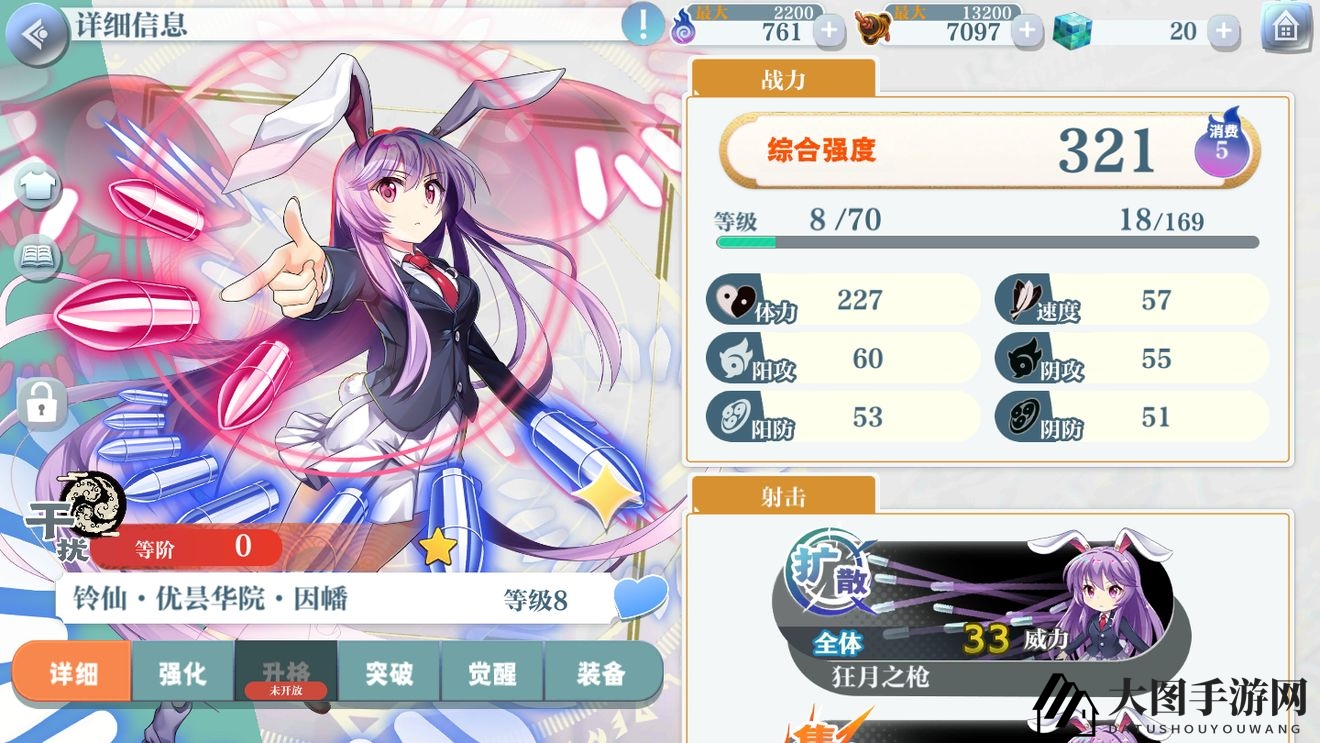Switch to the 觉醒 tab
The height and width of the screenshot is (743, 1320).
[492, 673]
